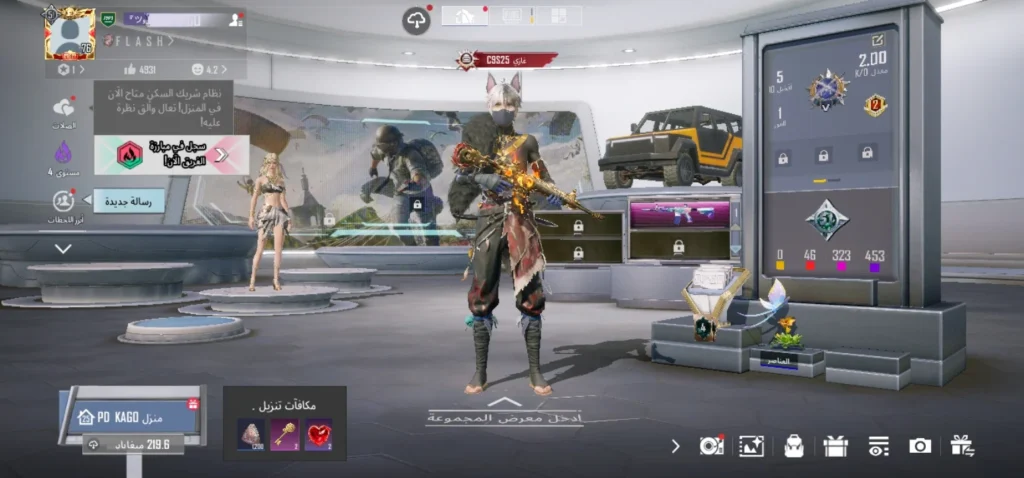
Task: Open the new message notification
Action: (x=129, y=202)
